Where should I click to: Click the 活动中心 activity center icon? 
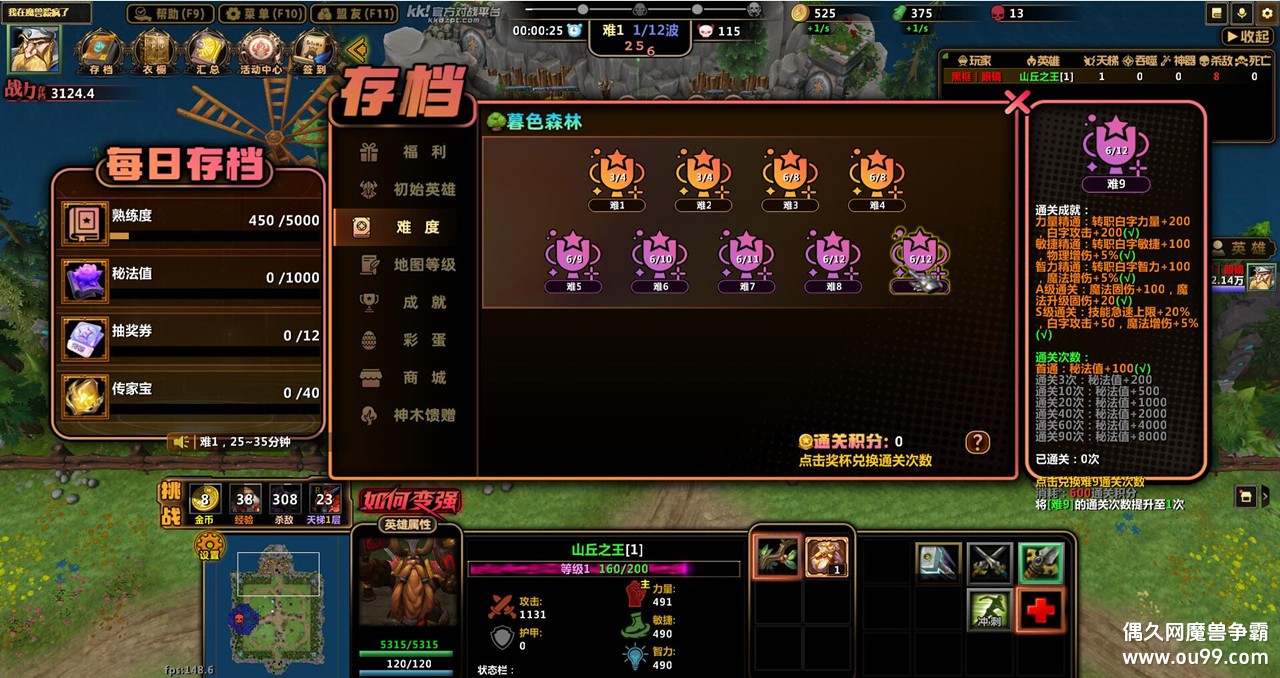[x=263, y=52]
